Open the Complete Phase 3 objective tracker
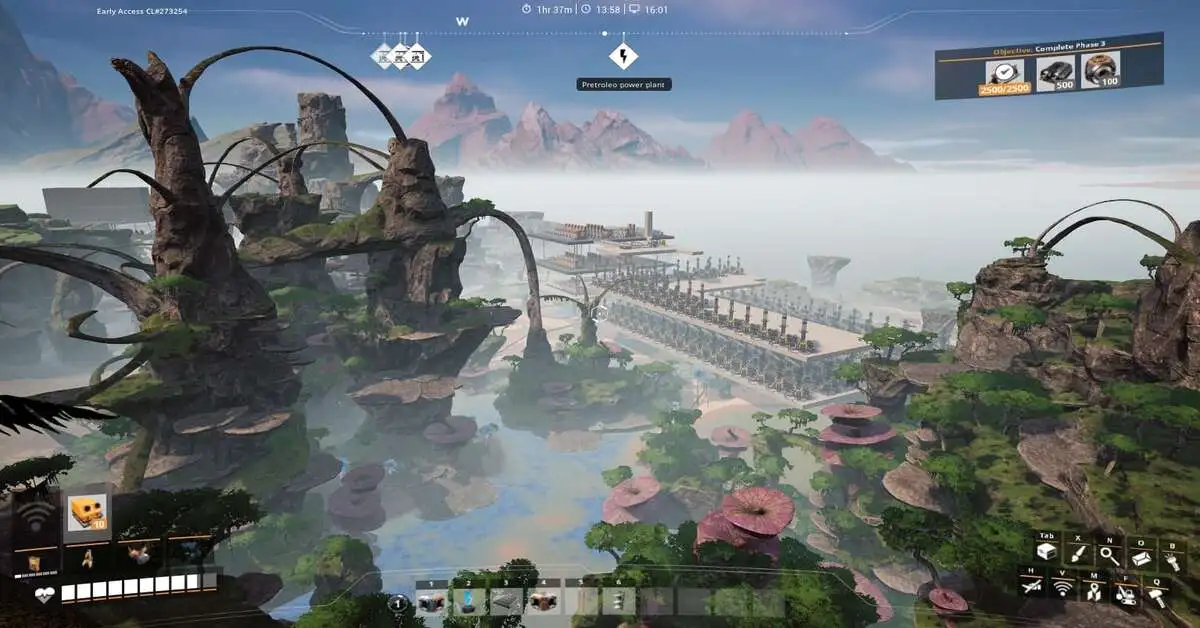 (x=1049, y=49)
